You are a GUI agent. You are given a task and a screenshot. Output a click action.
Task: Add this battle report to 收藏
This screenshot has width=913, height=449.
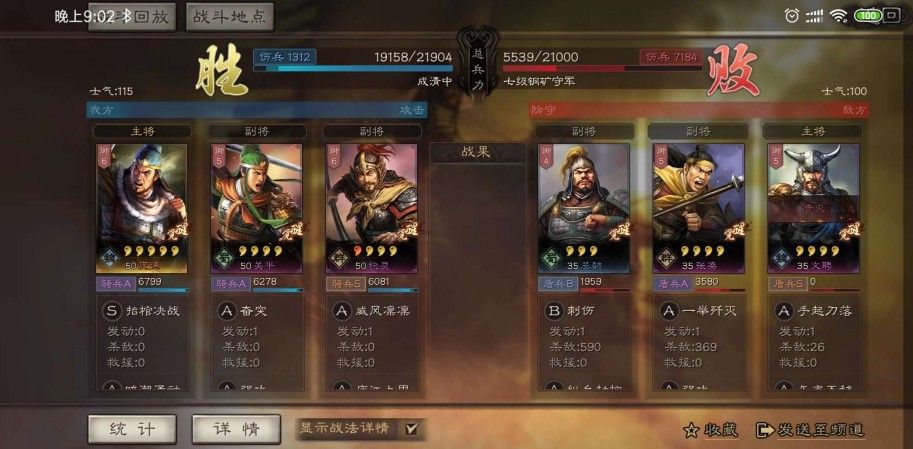point(711,430)
